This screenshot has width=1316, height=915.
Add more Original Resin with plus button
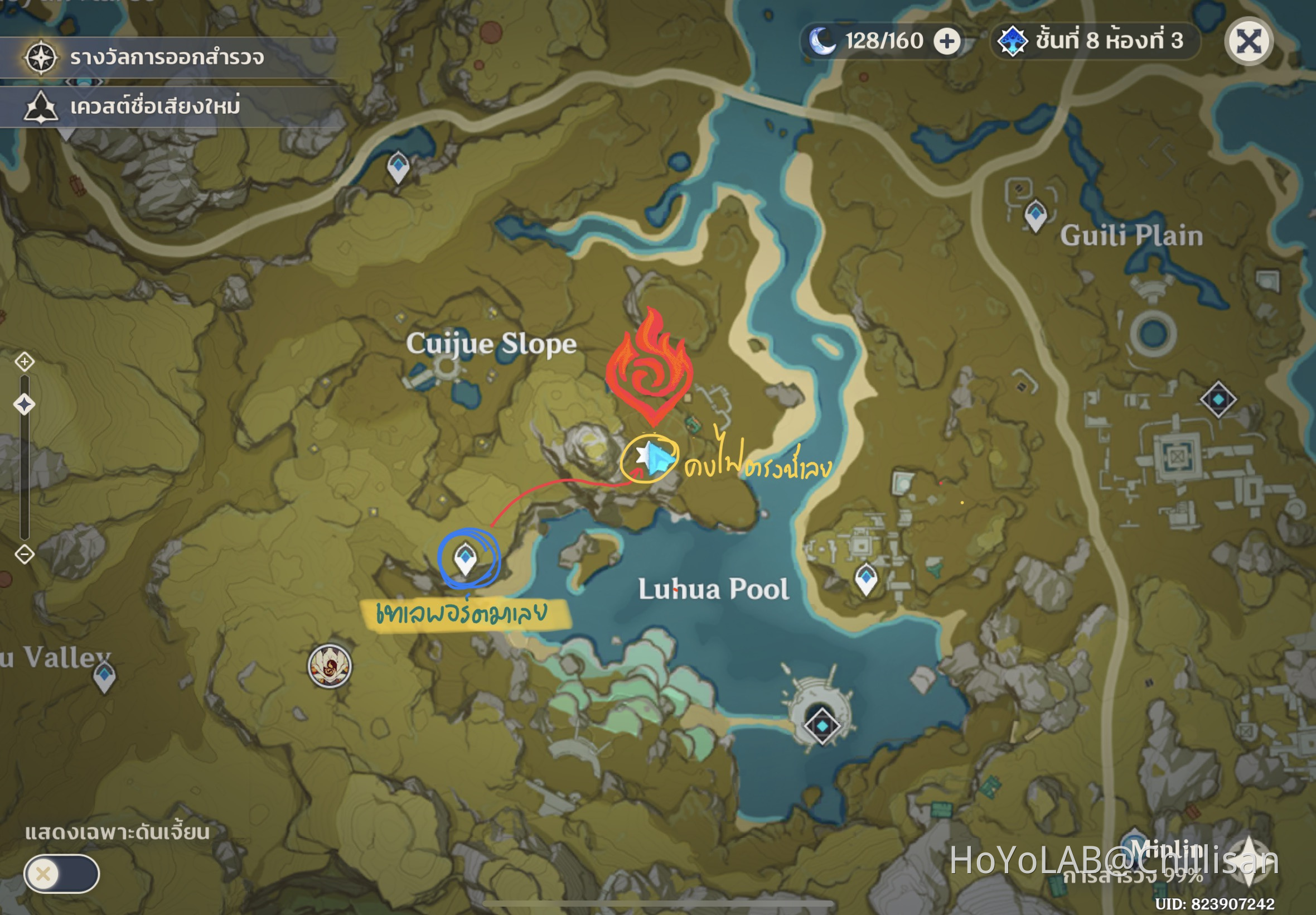946,41
